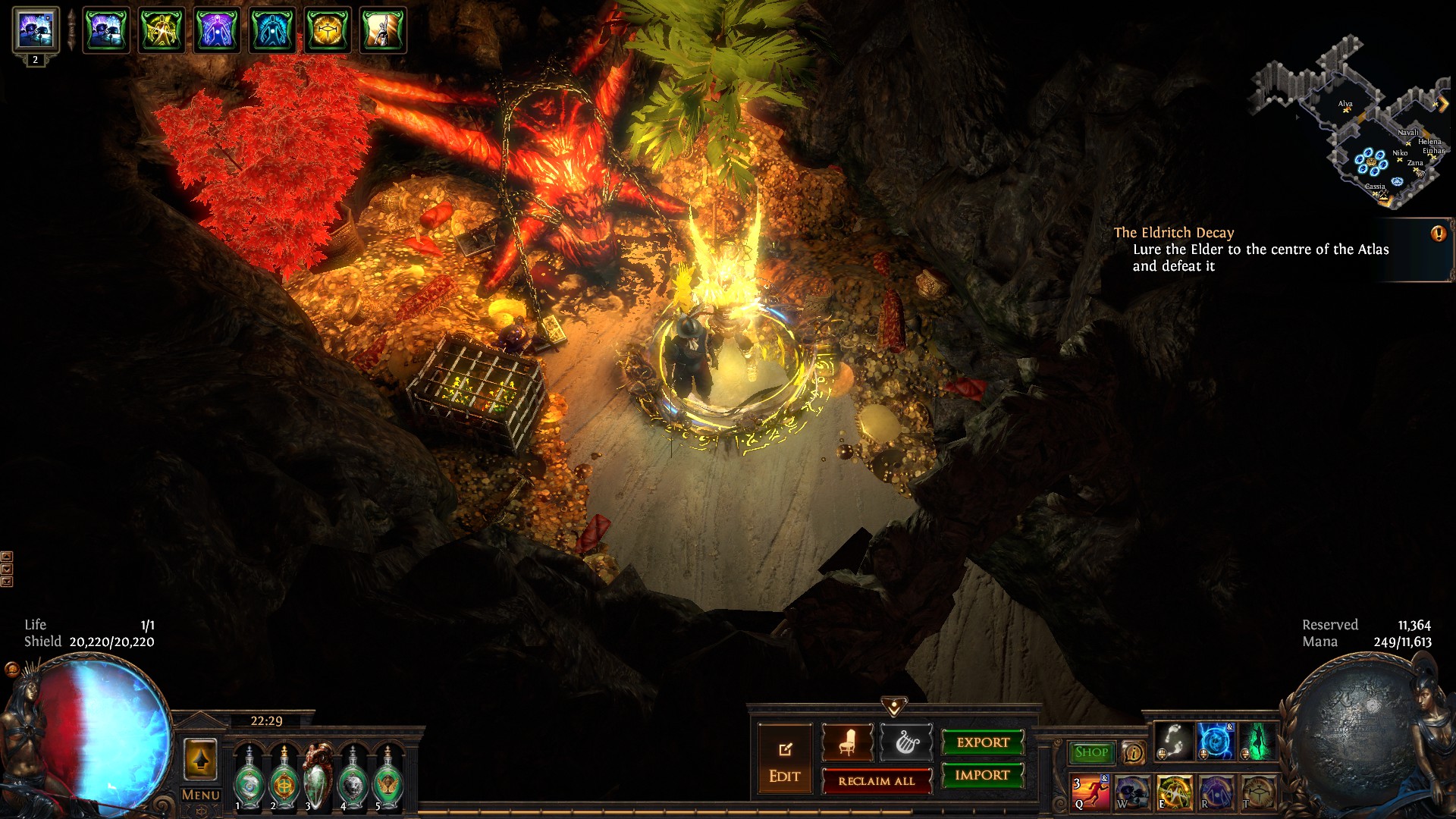Click the round info icon beside Shop
This screenshot has height=819, width=1456.
[1133, 752]
